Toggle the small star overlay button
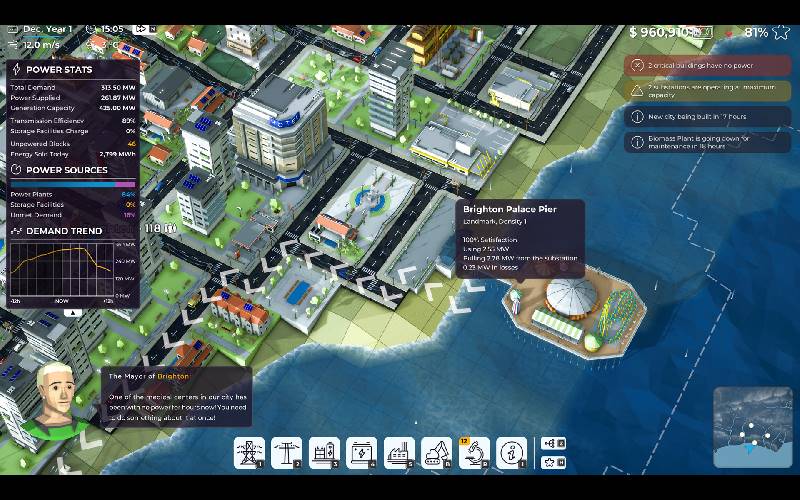The width and height of the screenshot is (800, 500). point(551,463)
